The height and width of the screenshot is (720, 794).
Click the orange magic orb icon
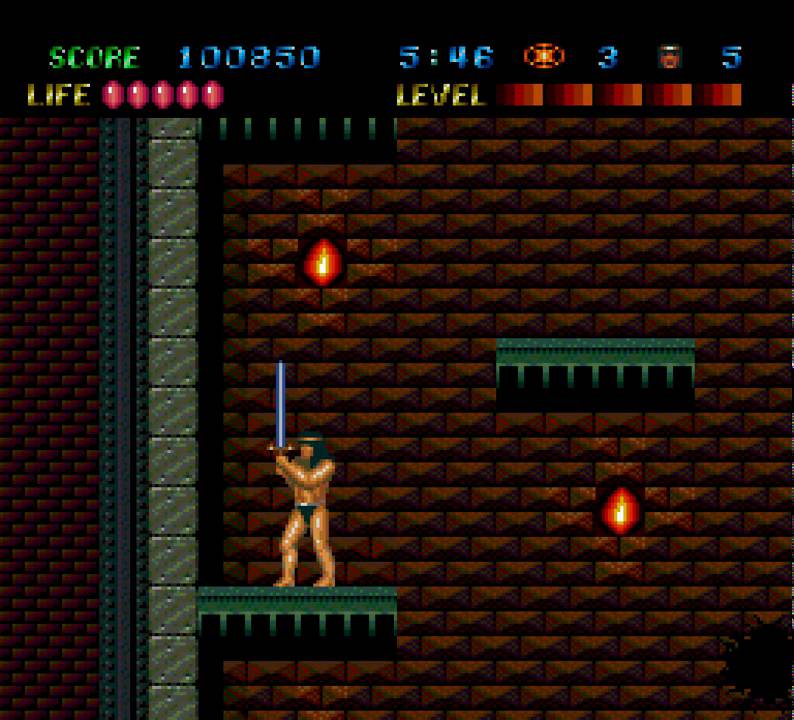pos(543,56)
